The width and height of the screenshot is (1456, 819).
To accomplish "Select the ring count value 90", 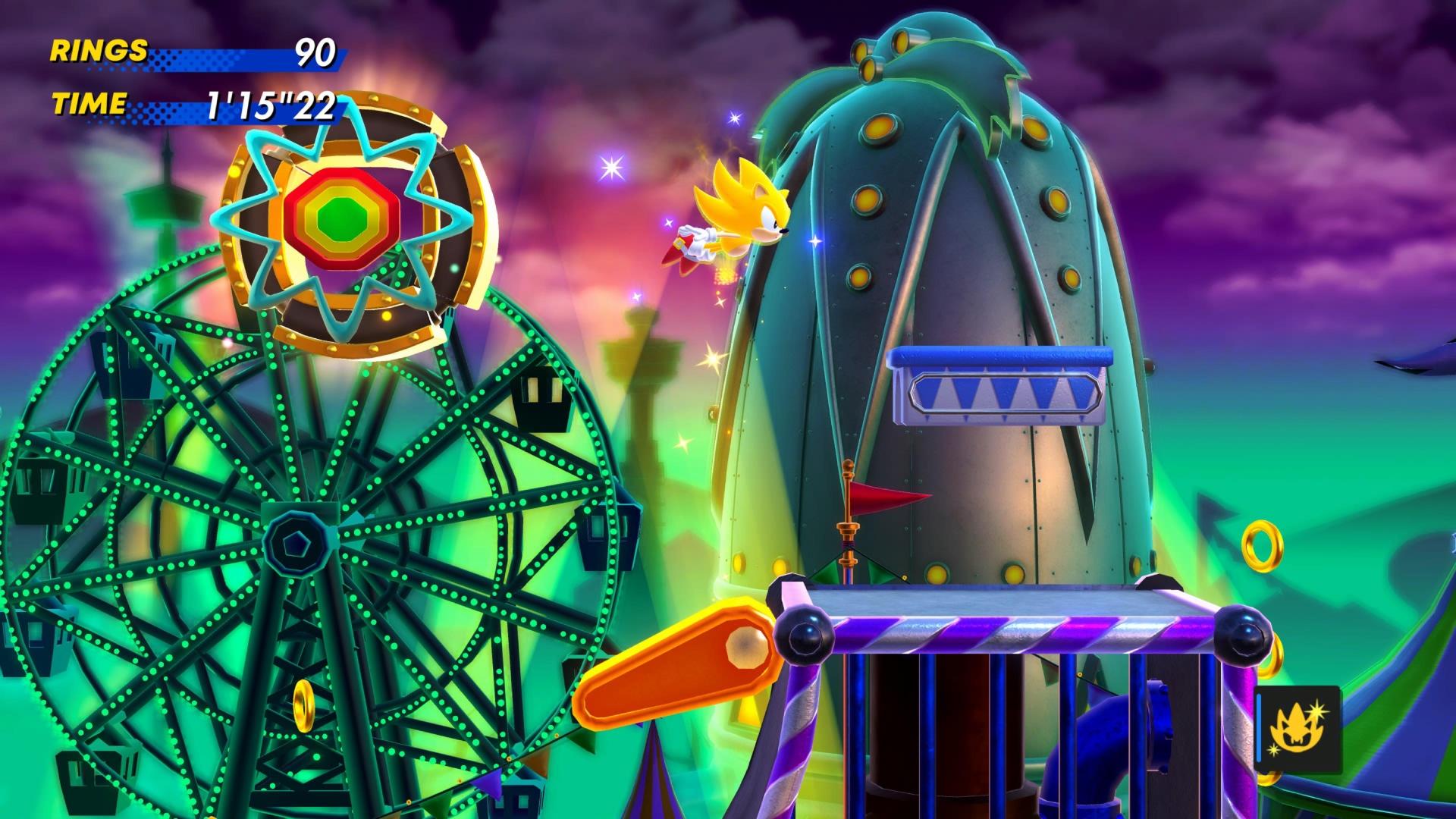I will (x=318, y=52).
